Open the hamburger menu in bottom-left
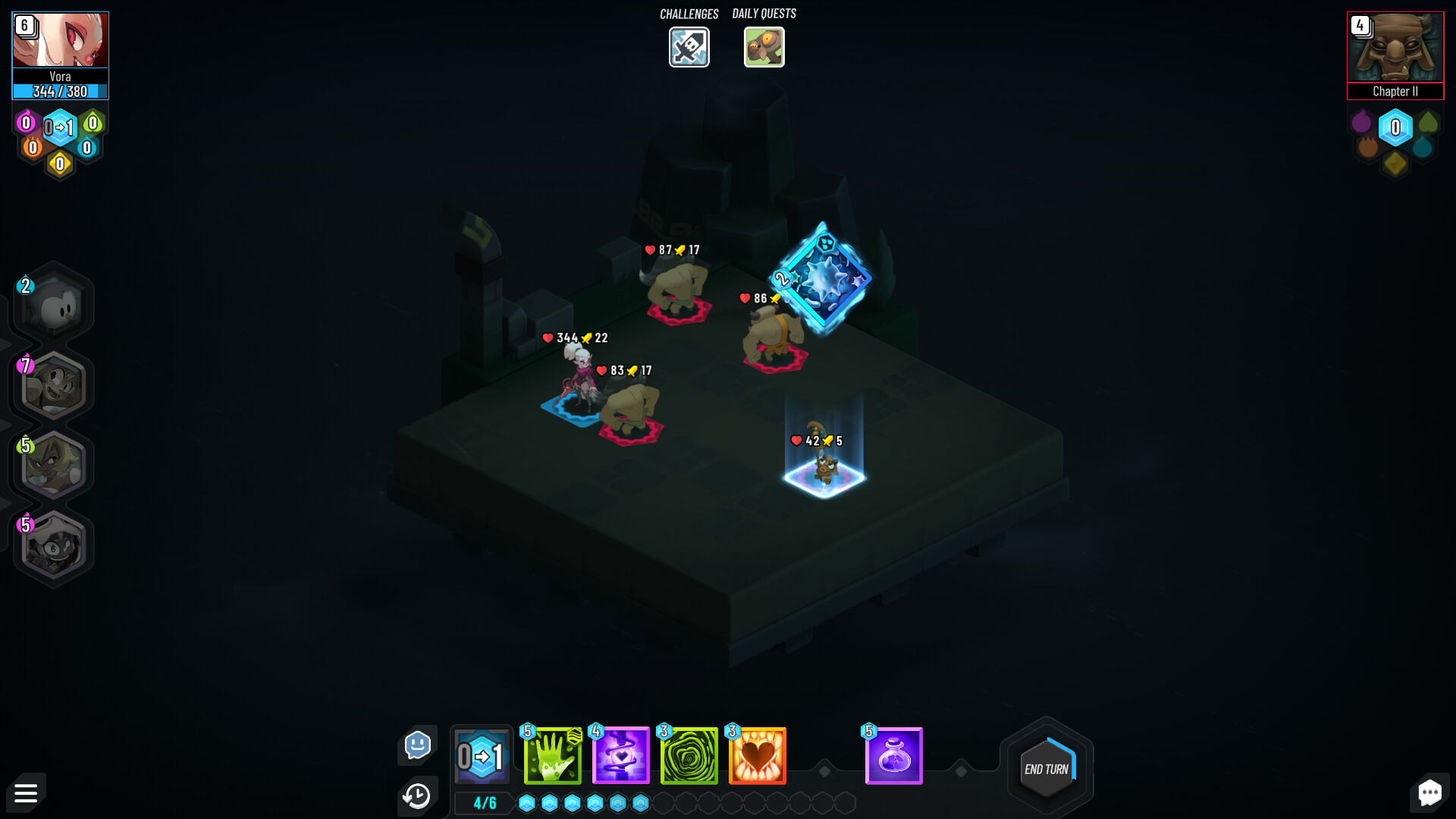 pos(26,792)
